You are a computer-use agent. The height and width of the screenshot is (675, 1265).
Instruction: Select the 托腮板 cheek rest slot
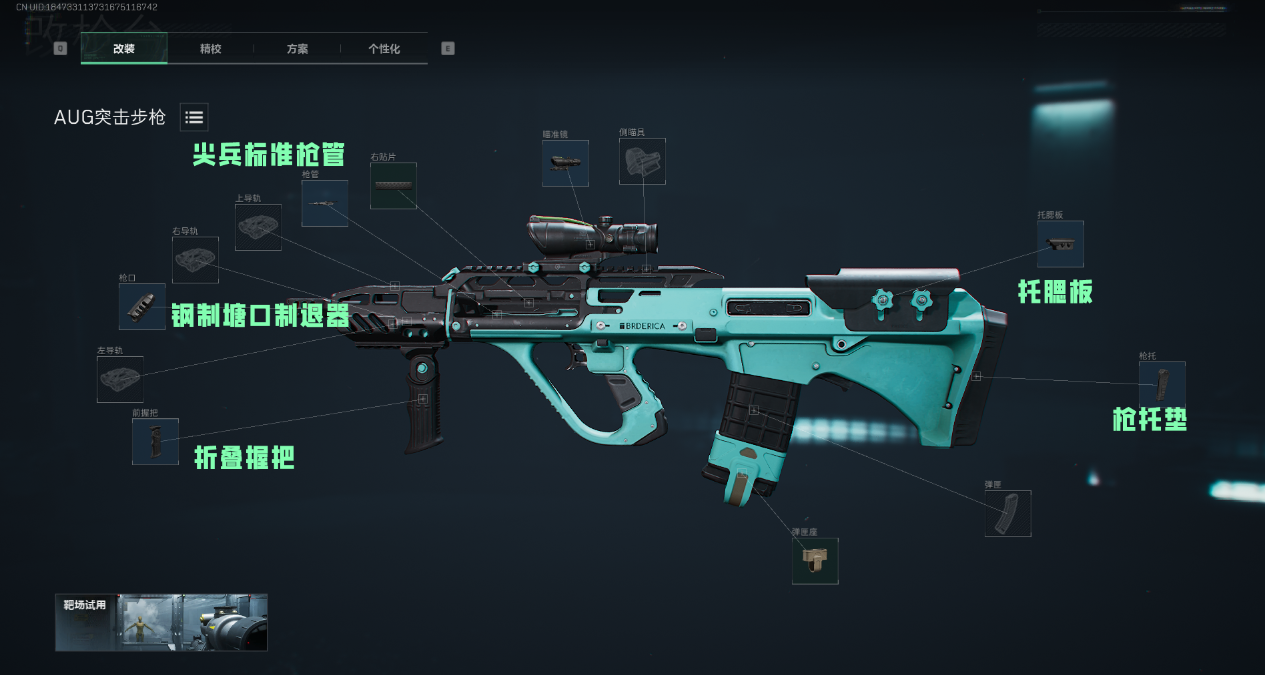pos(1060,243)
